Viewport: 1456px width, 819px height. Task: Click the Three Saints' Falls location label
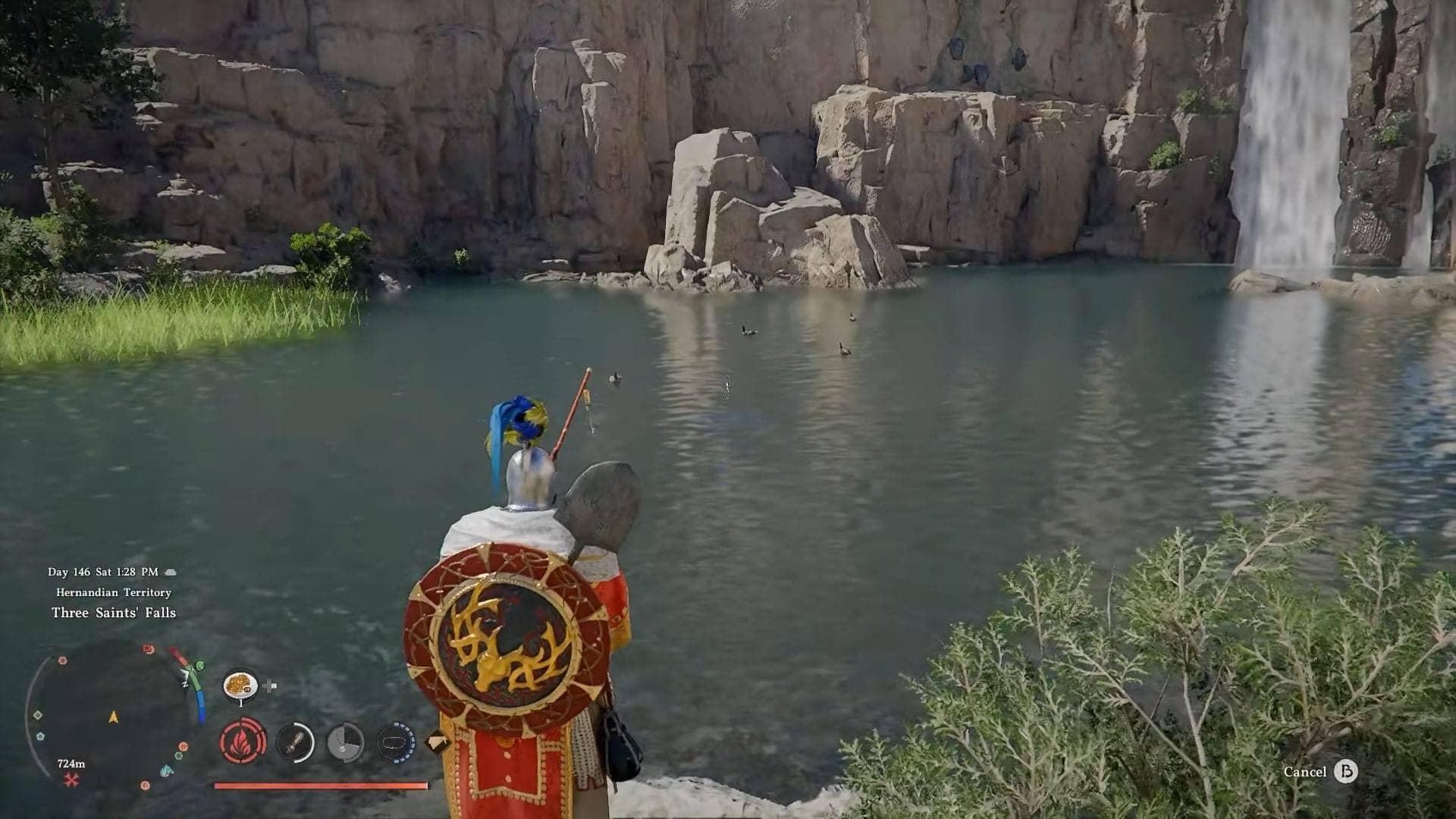coord(114,613)
